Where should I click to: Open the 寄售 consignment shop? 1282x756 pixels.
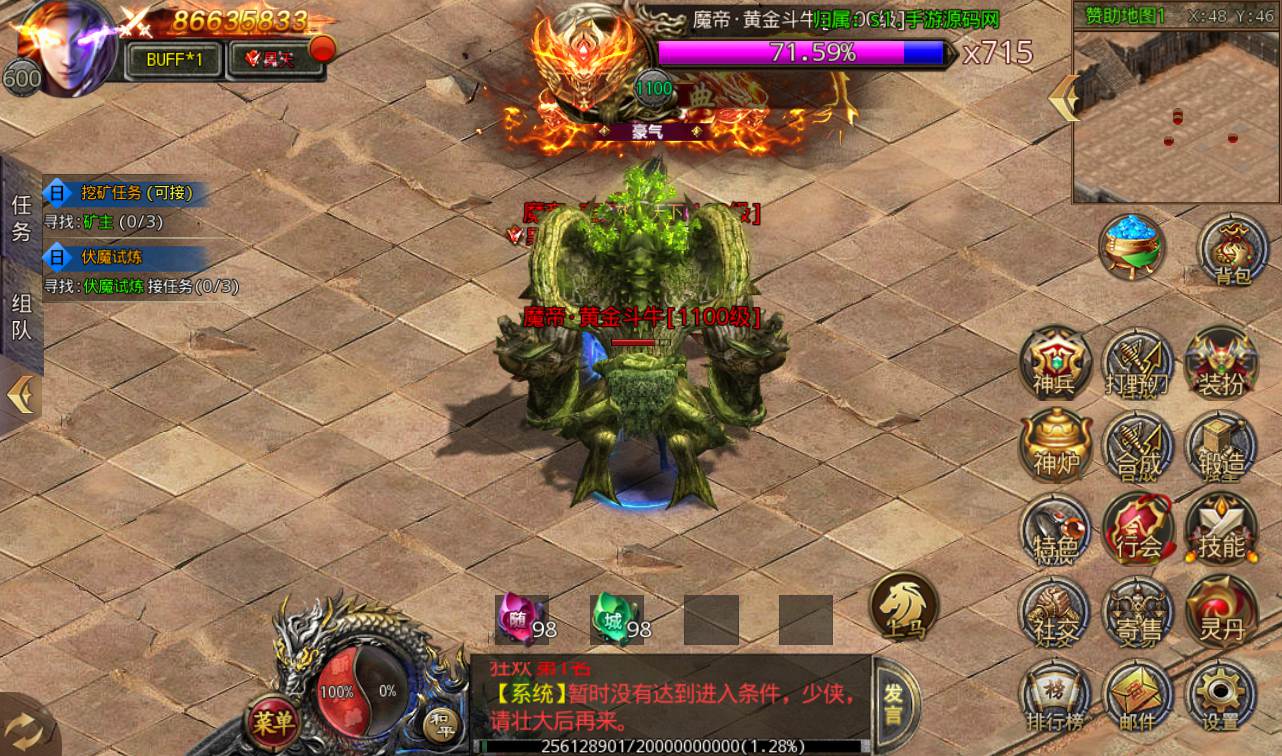[x=1138, y=611]
